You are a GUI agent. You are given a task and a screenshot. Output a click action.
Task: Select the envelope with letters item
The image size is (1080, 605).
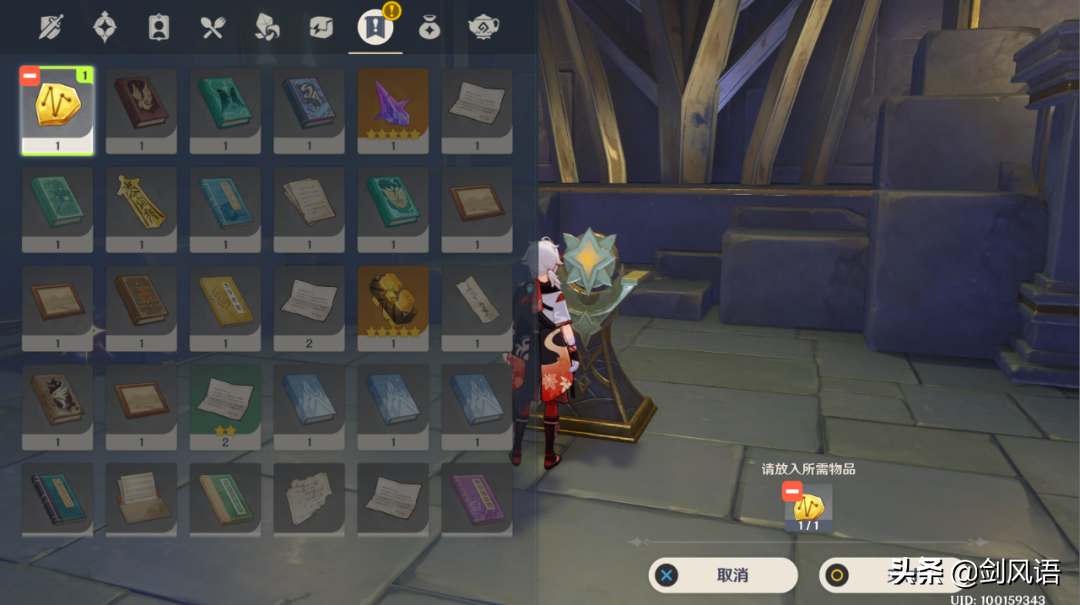tap(141, 497)
